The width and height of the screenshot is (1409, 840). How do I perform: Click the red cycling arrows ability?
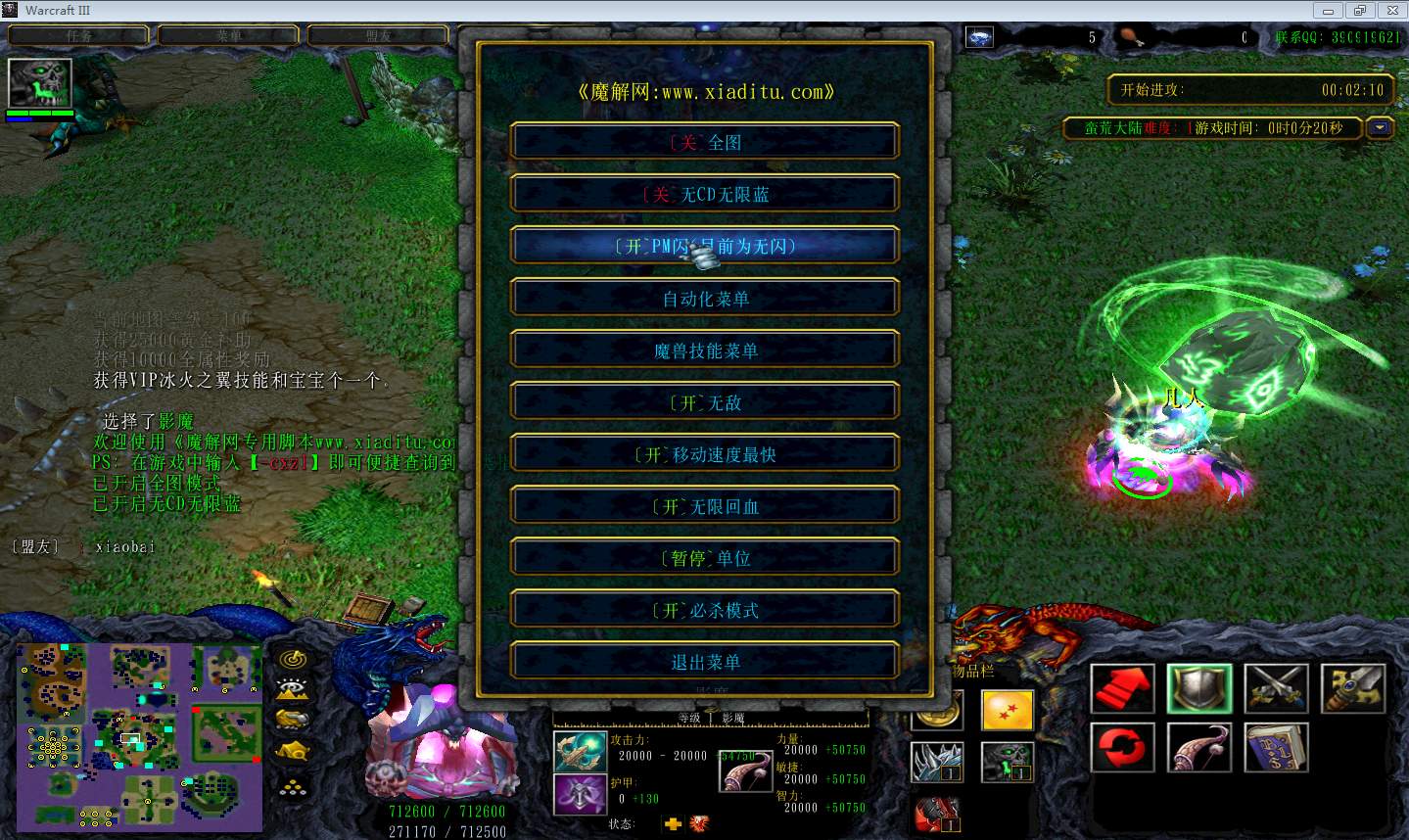coord(1122,747)
